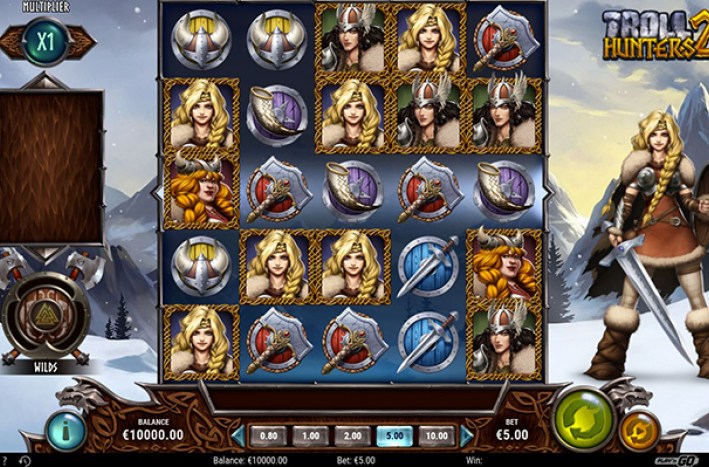Viewport: 709px width, 467px height.
Task: Select the 5.00 bet option
Action: [393, 436]
